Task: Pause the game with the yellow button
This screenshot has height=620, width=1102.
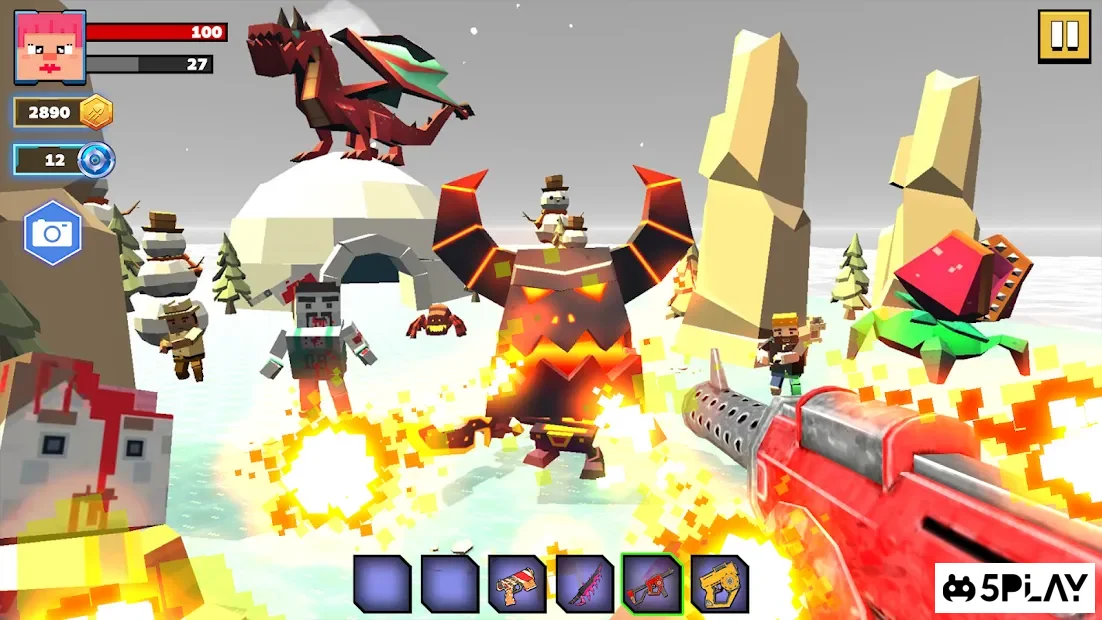Action: (x=1064, y=37)
